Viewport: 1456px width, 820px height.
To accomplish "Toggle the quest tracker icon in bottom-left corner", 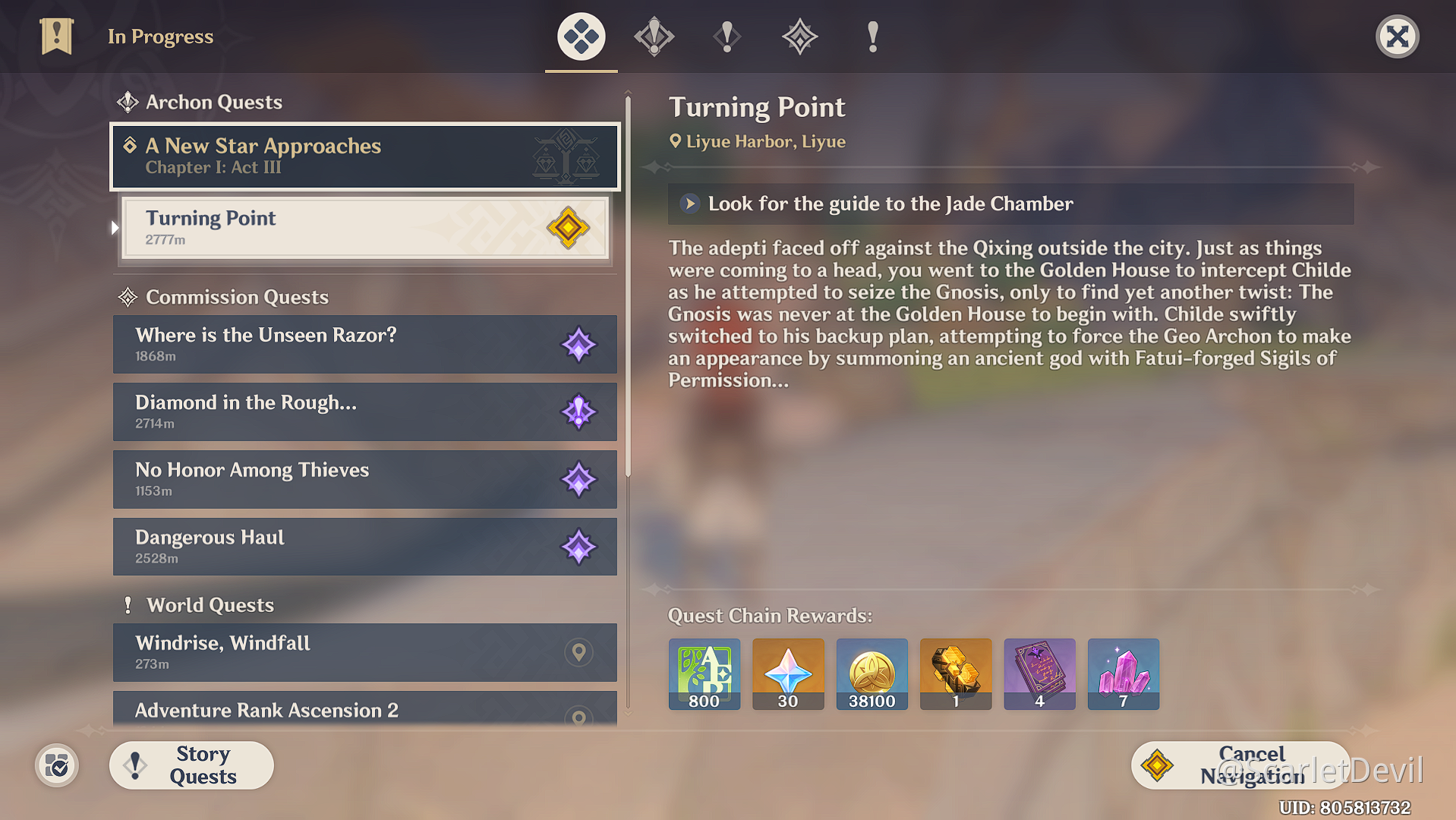I will [x=56, y=765].
